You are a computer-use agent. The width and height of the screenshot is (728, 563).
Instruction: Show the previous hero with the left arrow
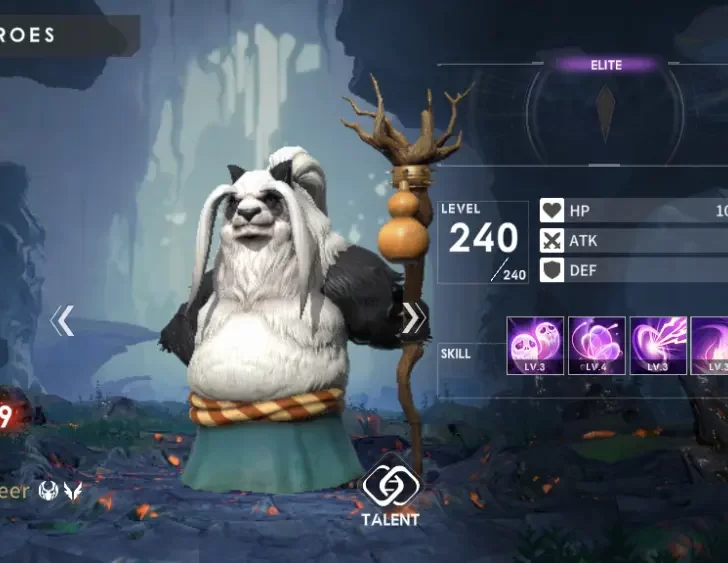coord(62,320)
